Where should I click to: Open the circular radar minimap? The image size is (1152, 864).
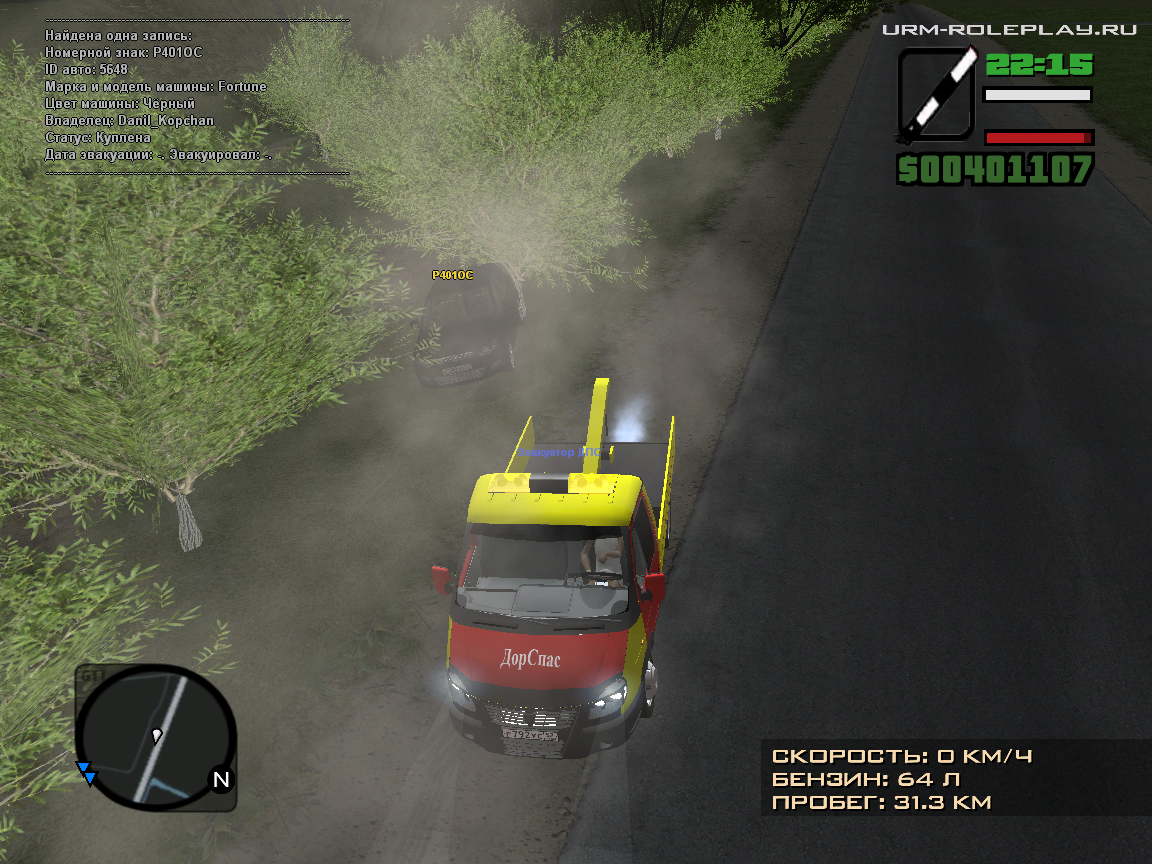[x=155, y=736]
